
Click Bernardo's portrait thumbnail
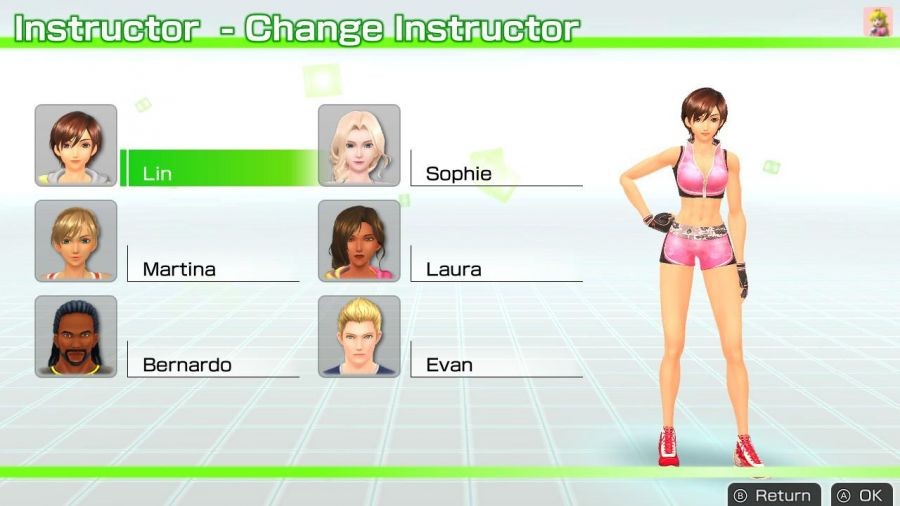[x=76, y=336]
